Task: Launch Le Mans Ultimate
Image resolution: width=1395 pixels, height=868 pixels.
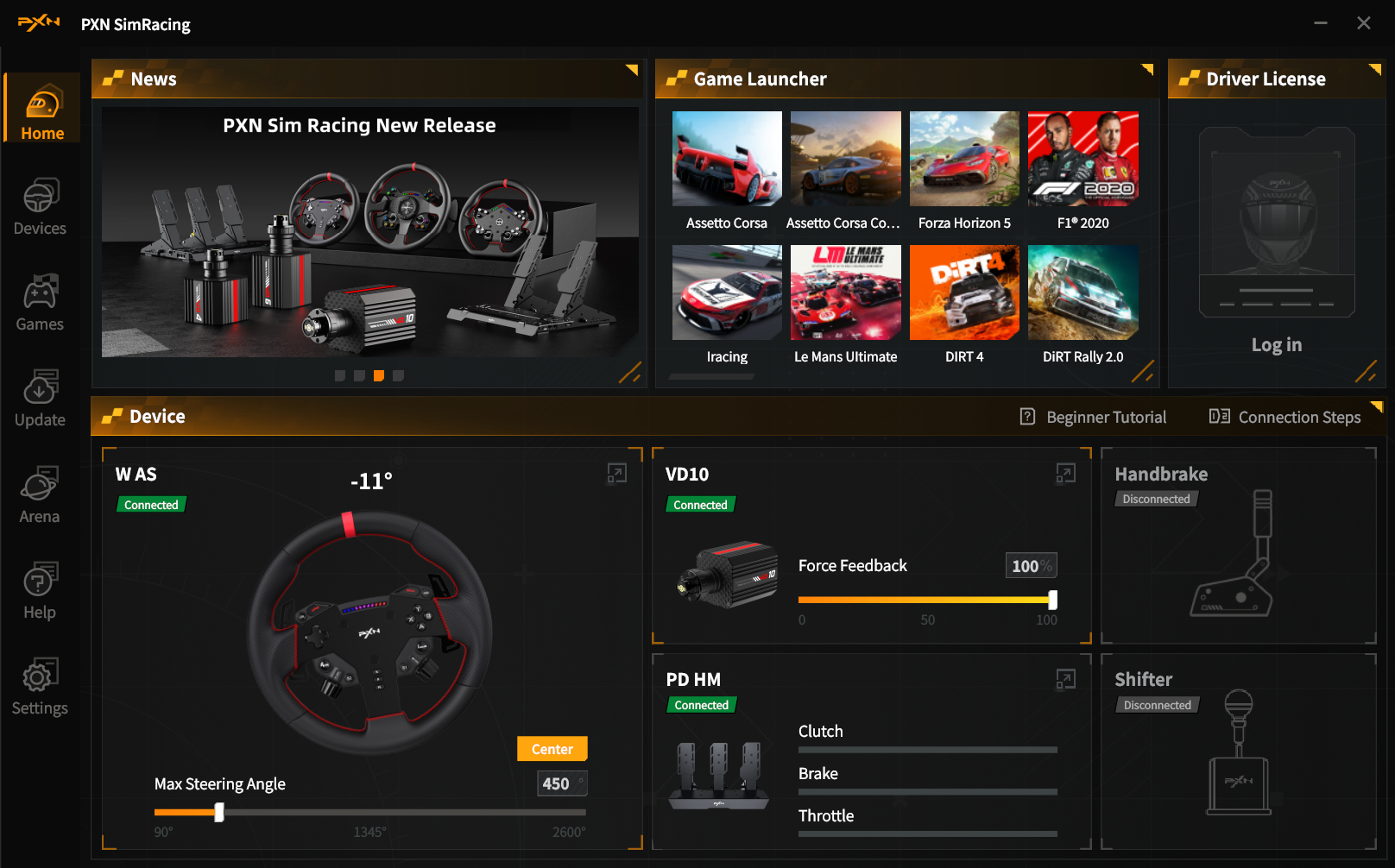Action: click(845, 292)
